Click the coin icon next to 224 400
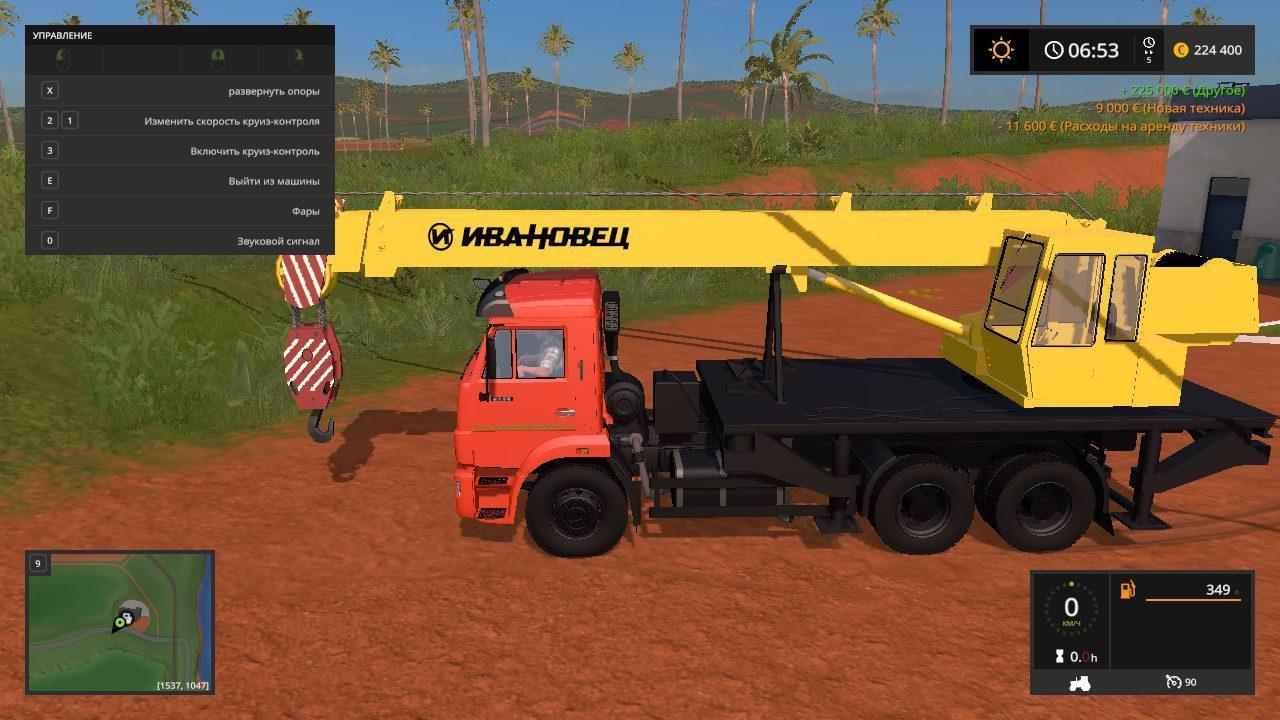The image size is (1280, 720). (x=1183, y=50)
